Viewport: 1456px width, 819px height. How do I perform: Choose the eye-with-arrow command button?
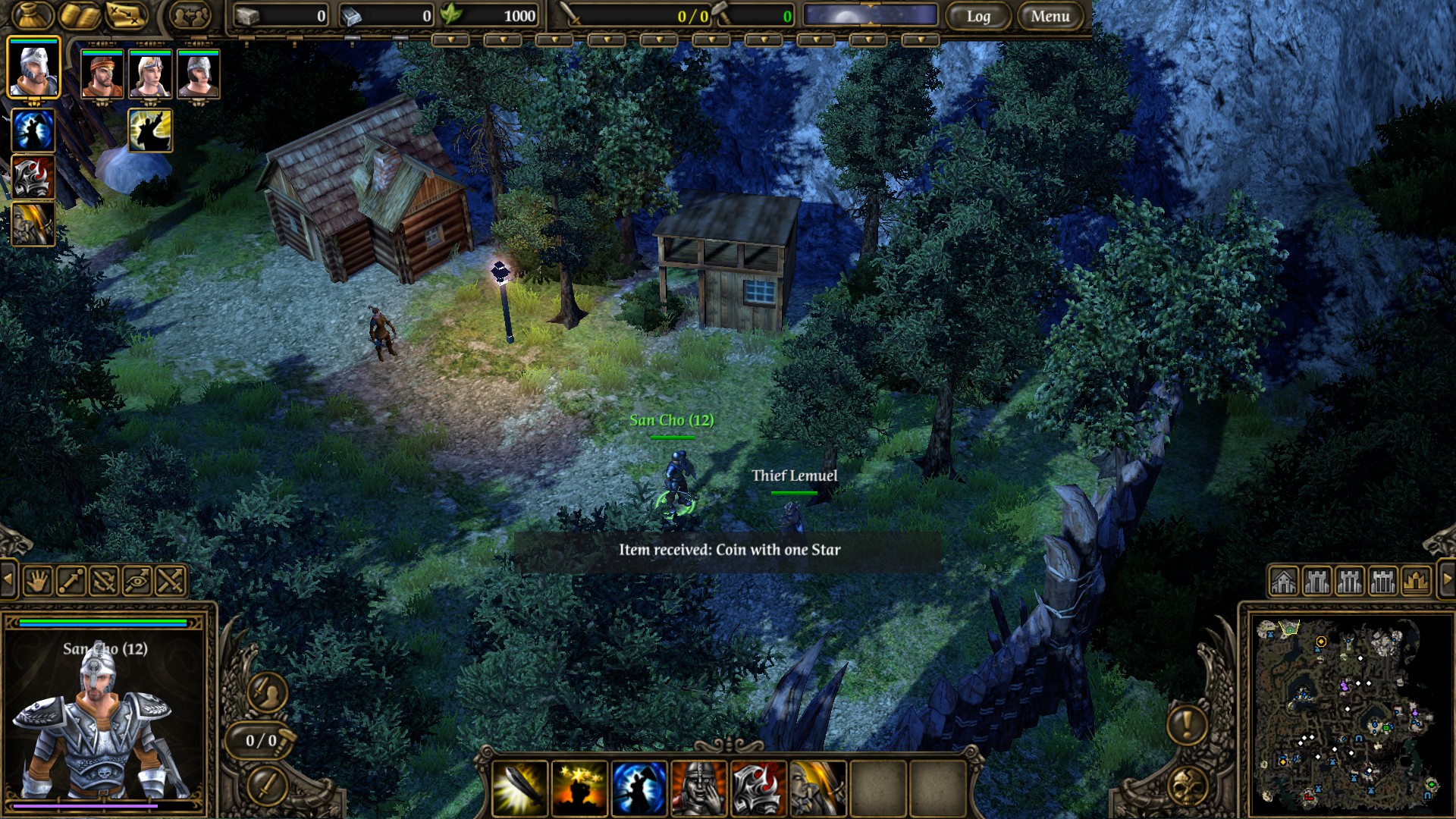[x=137, y=582]
